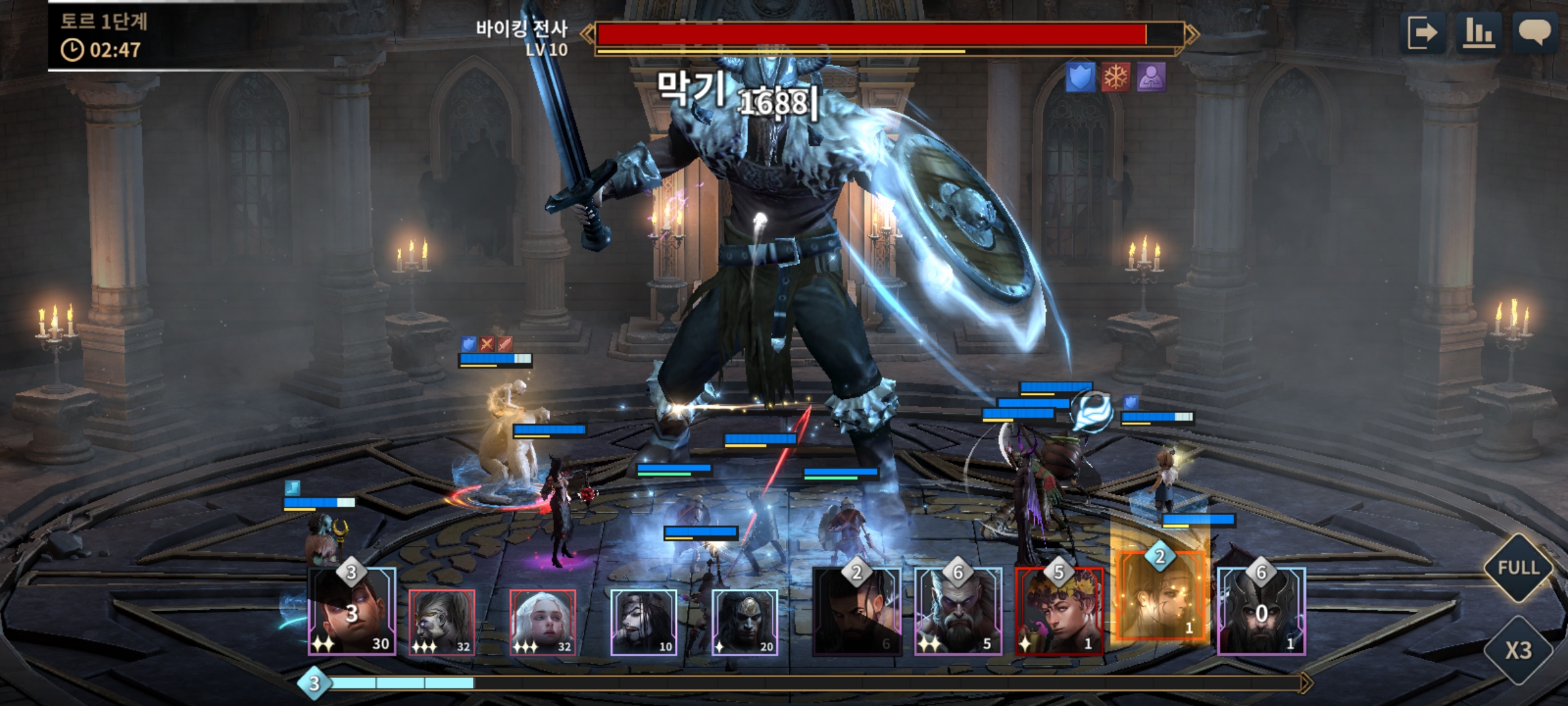Inspect the boss's blue shield buff icon
1568x706 pixels.
[1080, 78]
